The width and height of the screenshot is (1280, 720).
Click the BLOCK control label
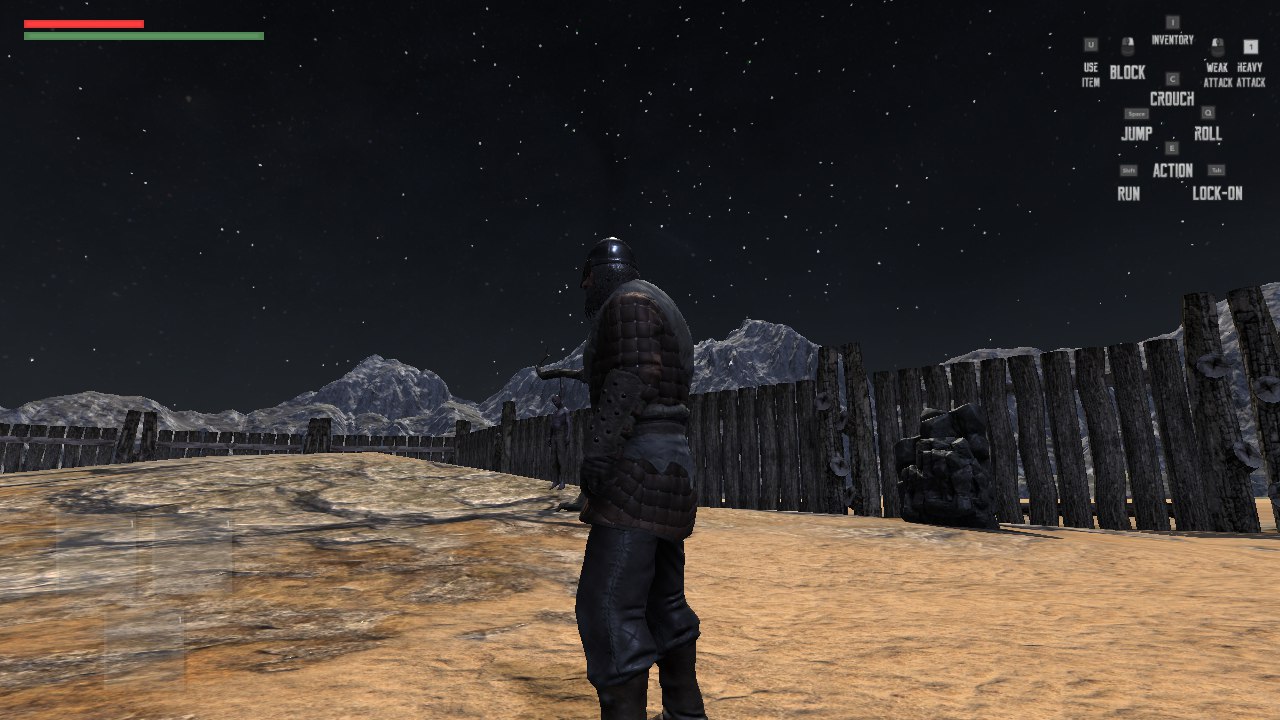click(1128, 71)
